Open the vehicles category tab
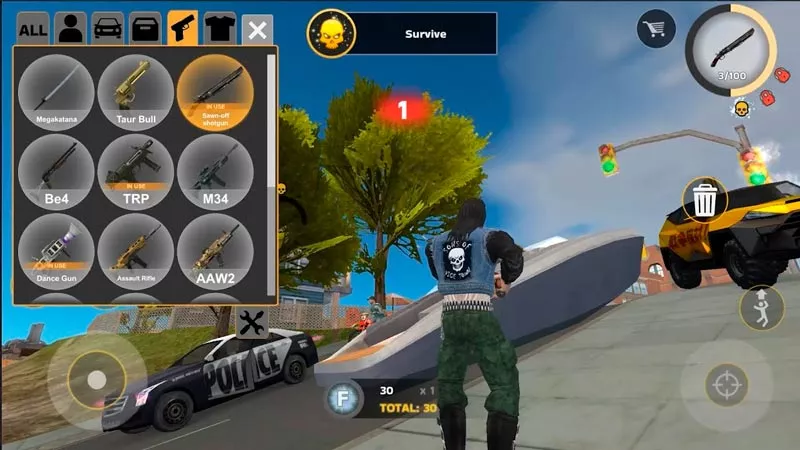The image size is (800, 450). pyautogui.click(x=108, y=28)
